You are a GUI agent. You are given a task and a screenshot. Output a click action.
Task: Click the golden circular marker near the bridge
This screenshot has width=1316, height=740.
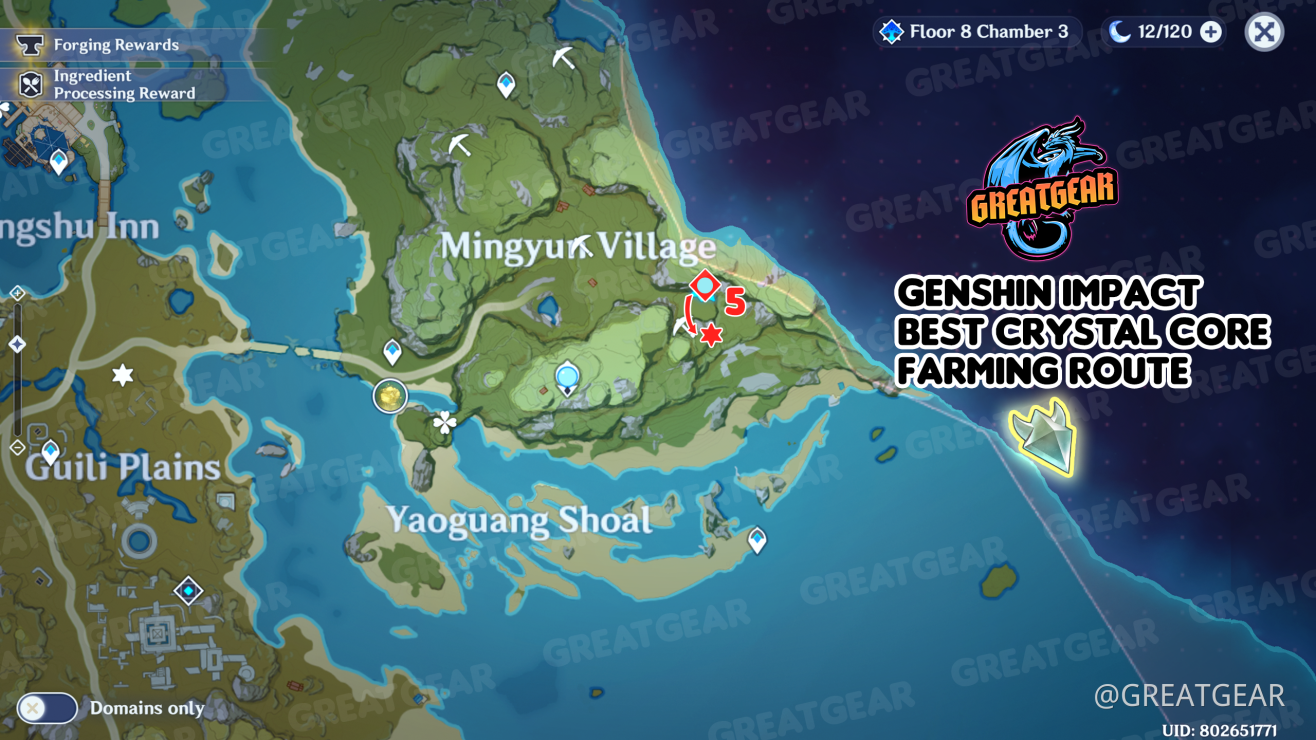389,396
